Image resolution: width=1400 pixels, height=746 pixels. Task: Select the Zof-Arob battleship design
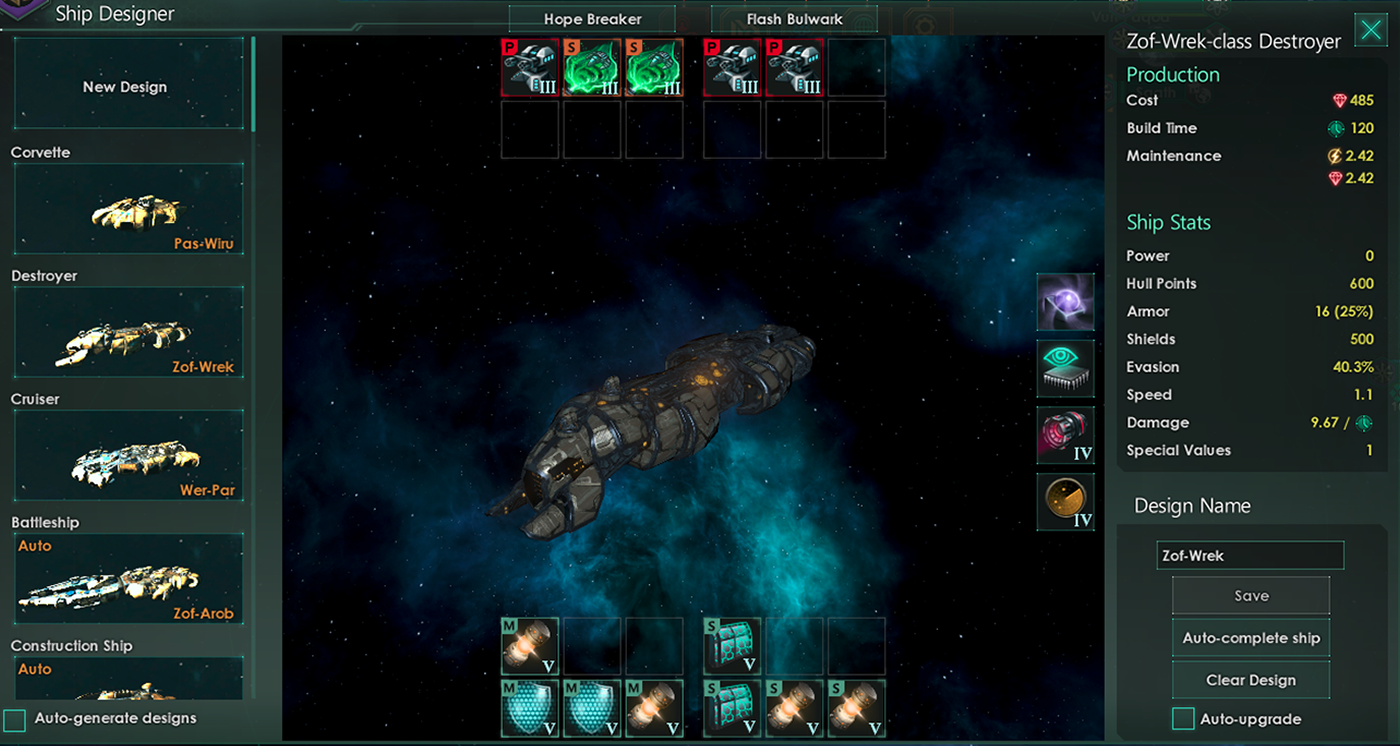point(128,578)
